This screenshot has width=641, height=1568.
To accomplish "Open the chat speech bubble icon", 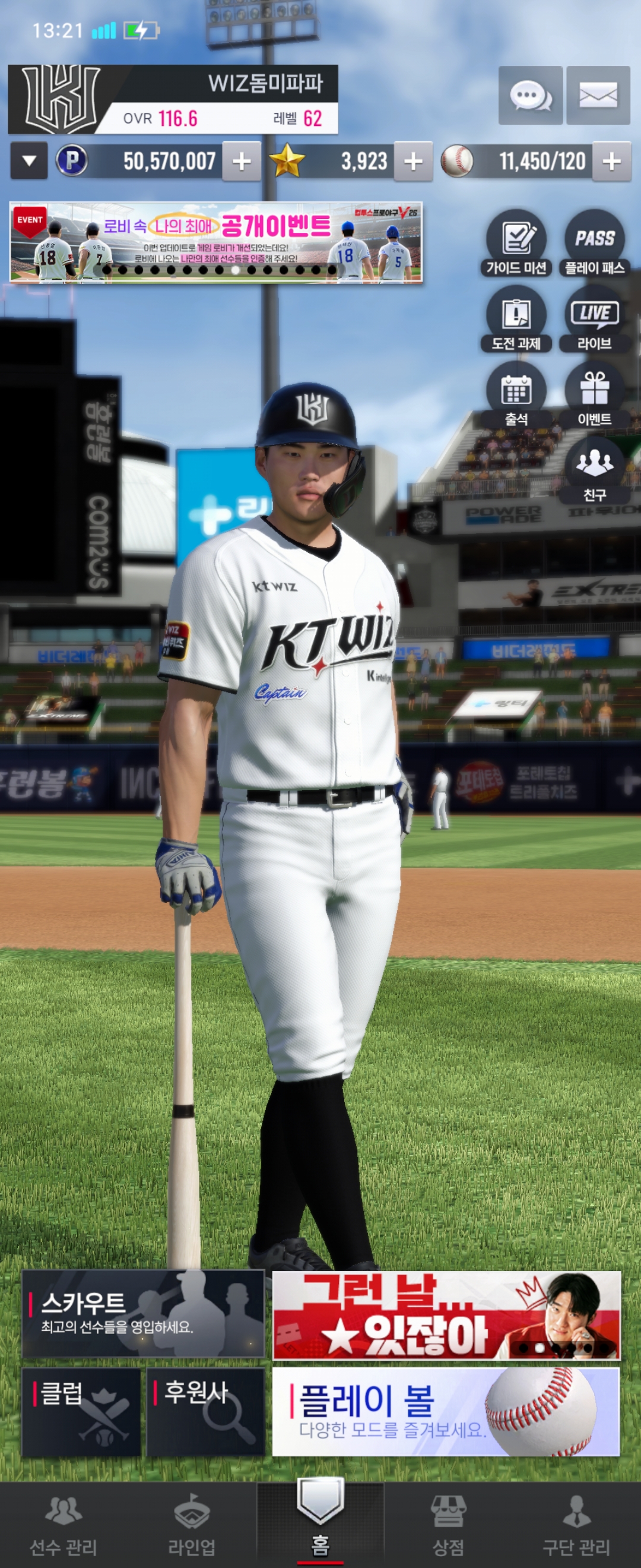I will 531,96.
